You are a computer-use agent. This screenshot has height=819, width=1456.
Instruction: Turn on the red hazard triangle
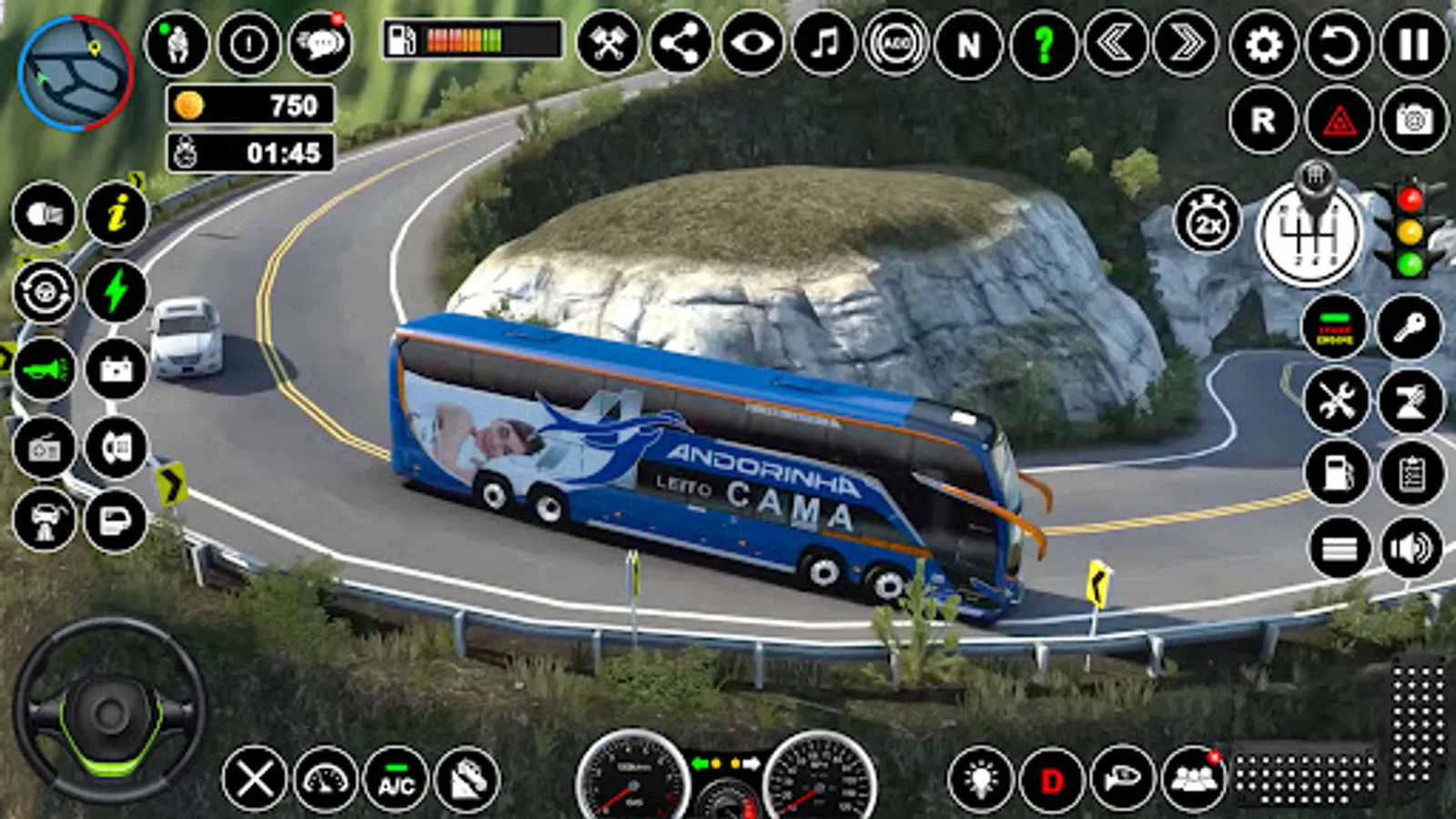click(x=1339, y=120)
